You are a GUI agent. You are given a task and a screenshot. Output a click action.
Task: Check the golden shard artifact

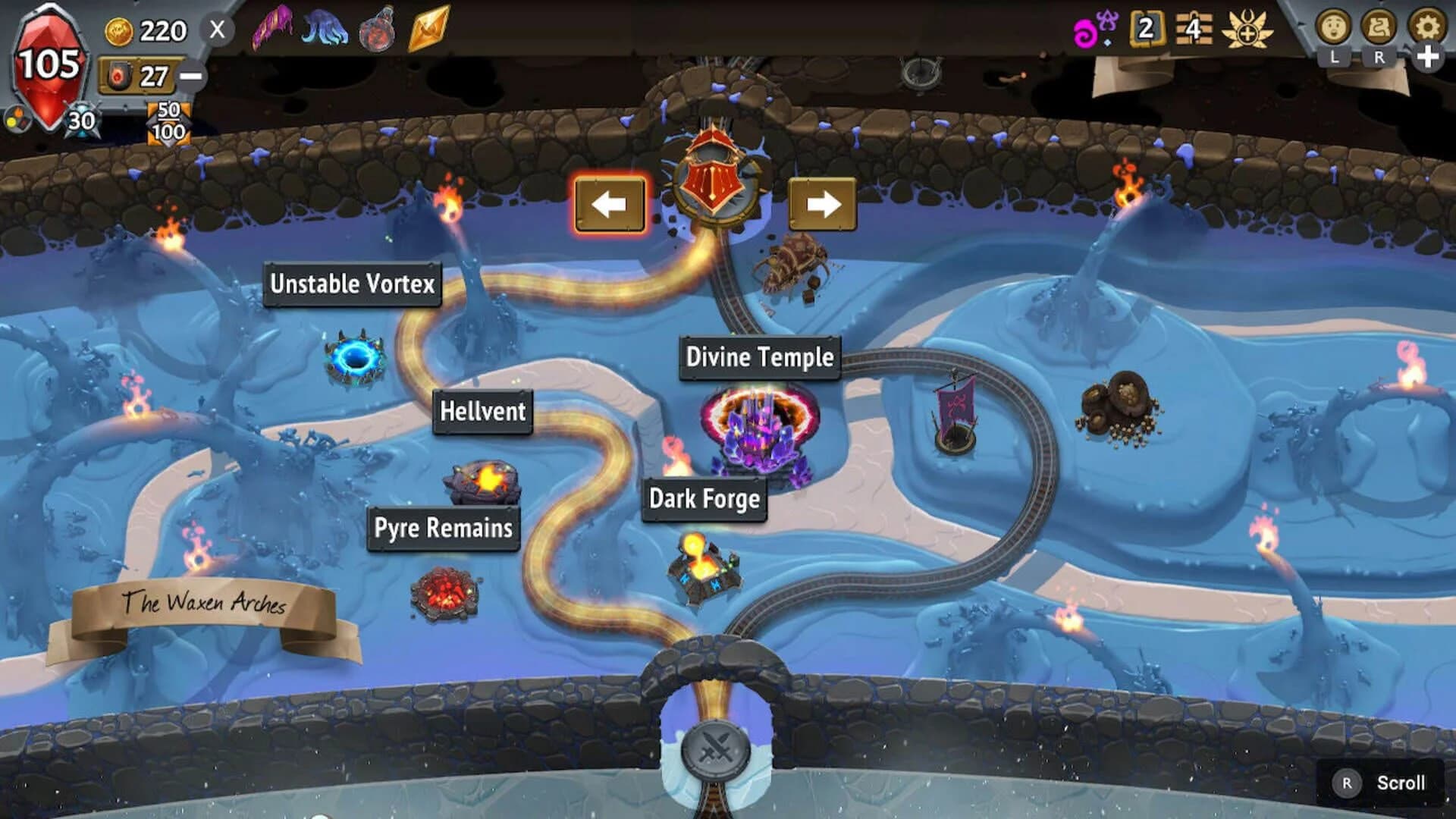(x=430, y=29)
